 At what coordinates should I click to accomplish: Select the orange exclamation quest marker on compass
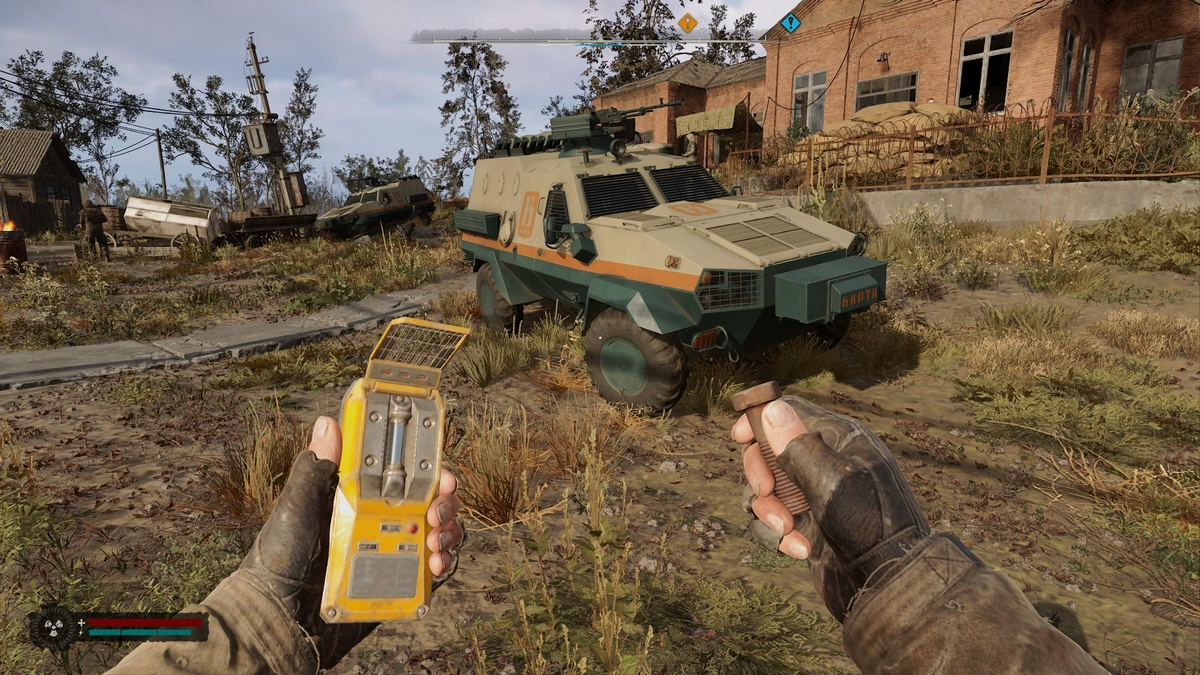(x=687, y=22)
